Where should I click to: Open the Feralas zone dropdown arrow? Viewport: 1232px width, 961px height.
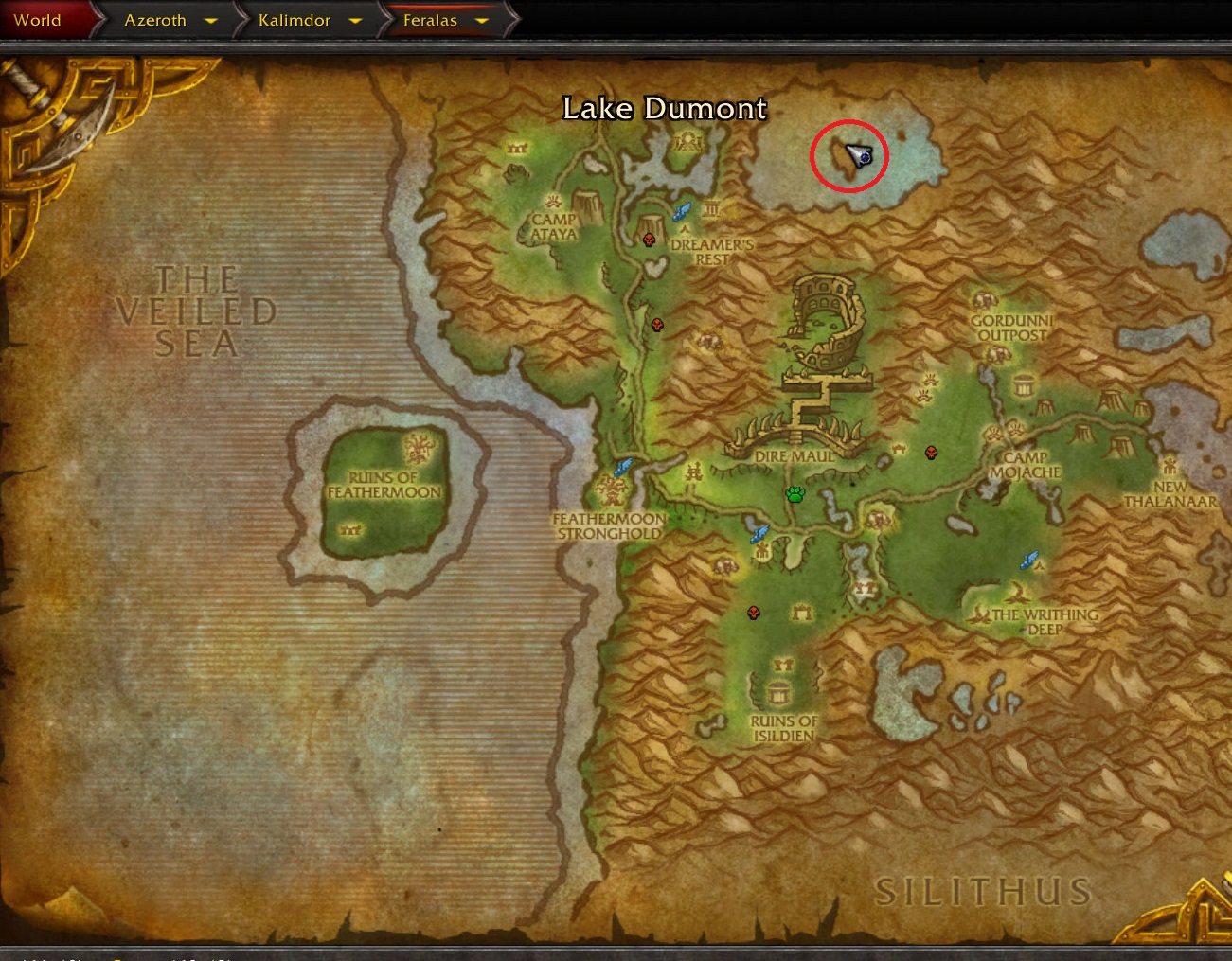pyautogui.click(x=482, y=20)
